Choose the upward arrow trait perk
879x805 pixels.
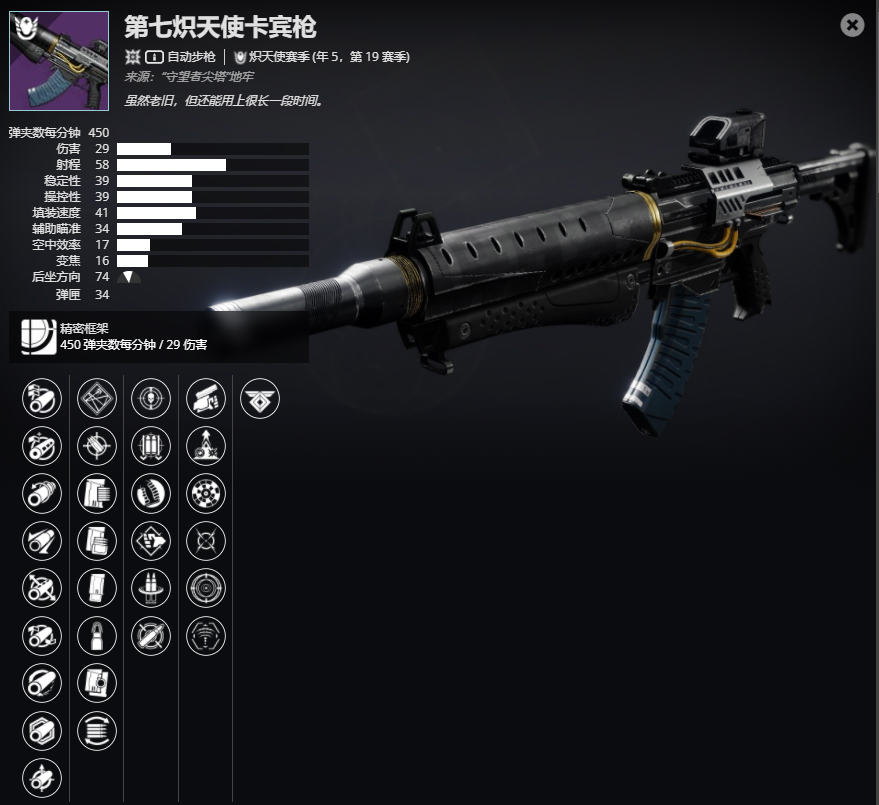point(206,447)
